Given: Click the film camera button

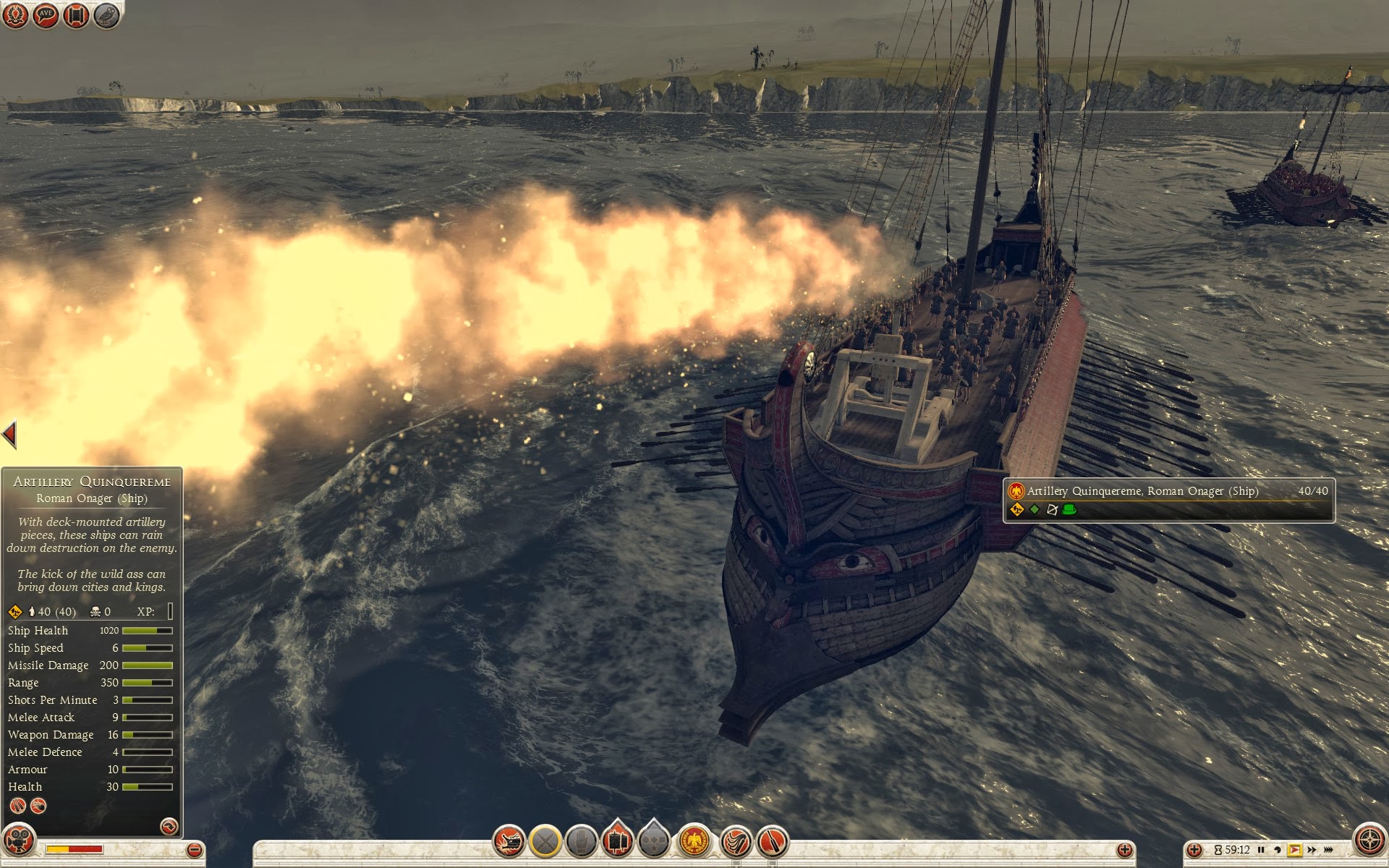Looking at the screenshot, I should [18, 841].
